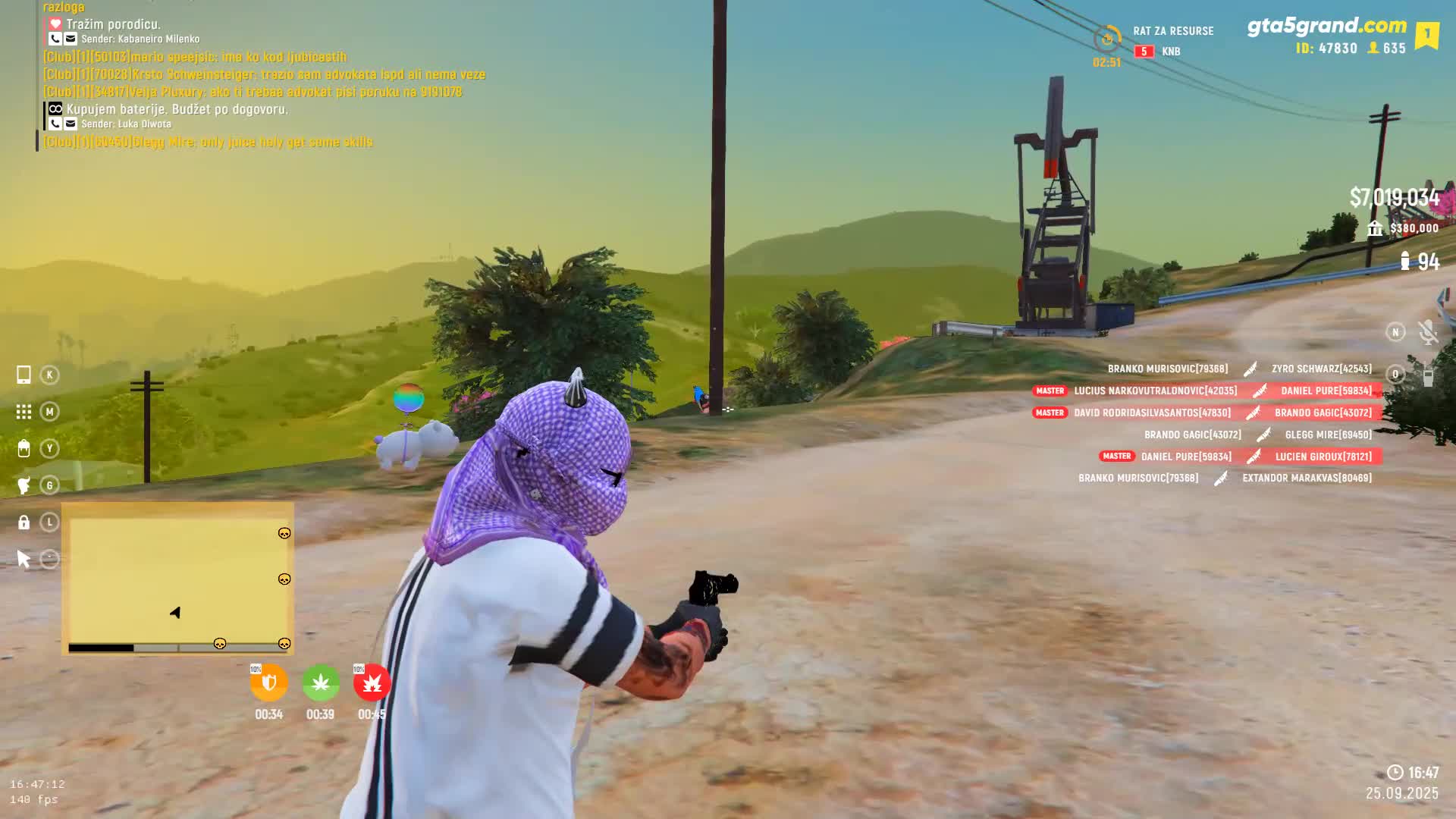Open the phone icon in the left sidebar
Image resolution: width=1456 pixels, height=819 pixels.
[24, 375]
